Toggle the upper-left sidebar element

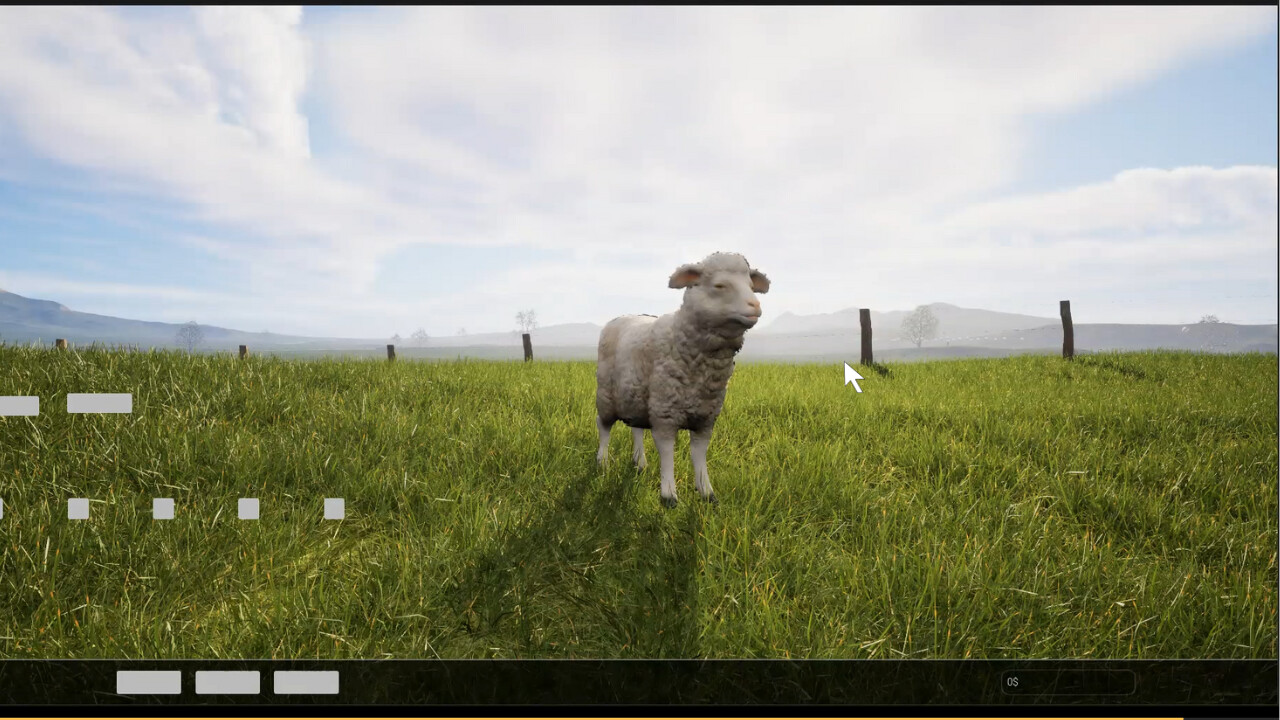(18, 406)
